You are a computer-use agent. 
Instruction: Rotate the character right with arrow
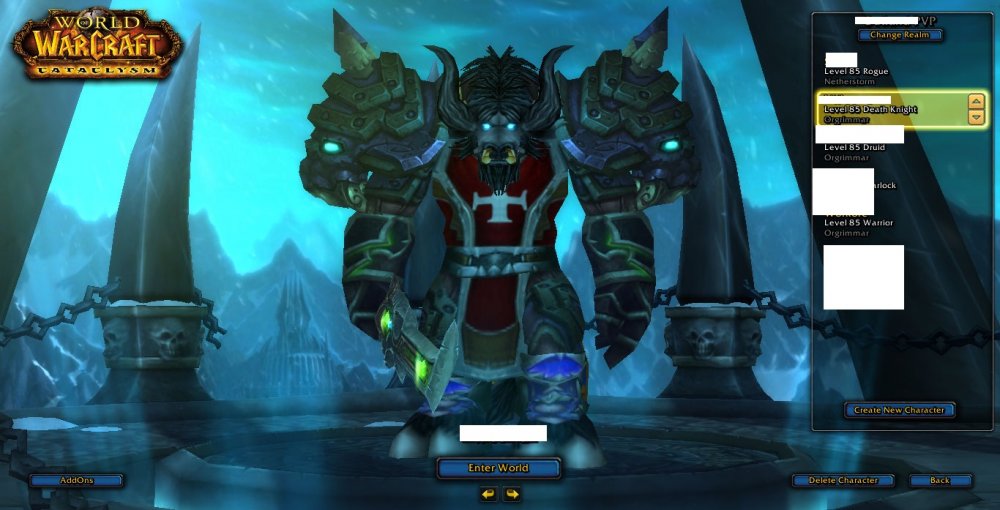tap(511, 493)
